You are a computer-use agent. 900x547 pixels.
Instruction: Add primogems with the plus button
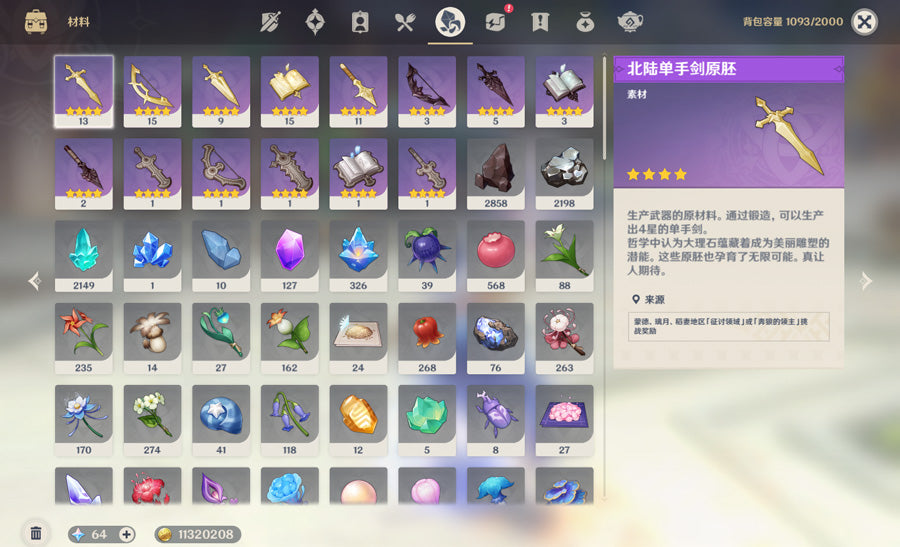127,534
